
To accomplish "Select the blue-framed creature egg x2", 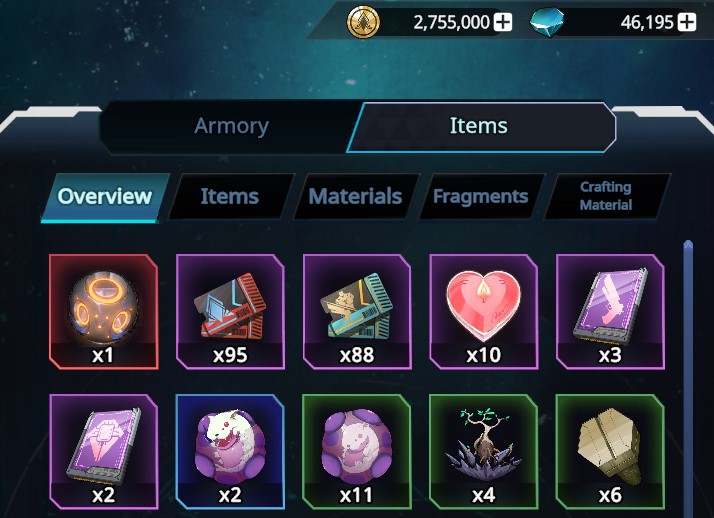I will pyautogui.click(x=230, y=451).
